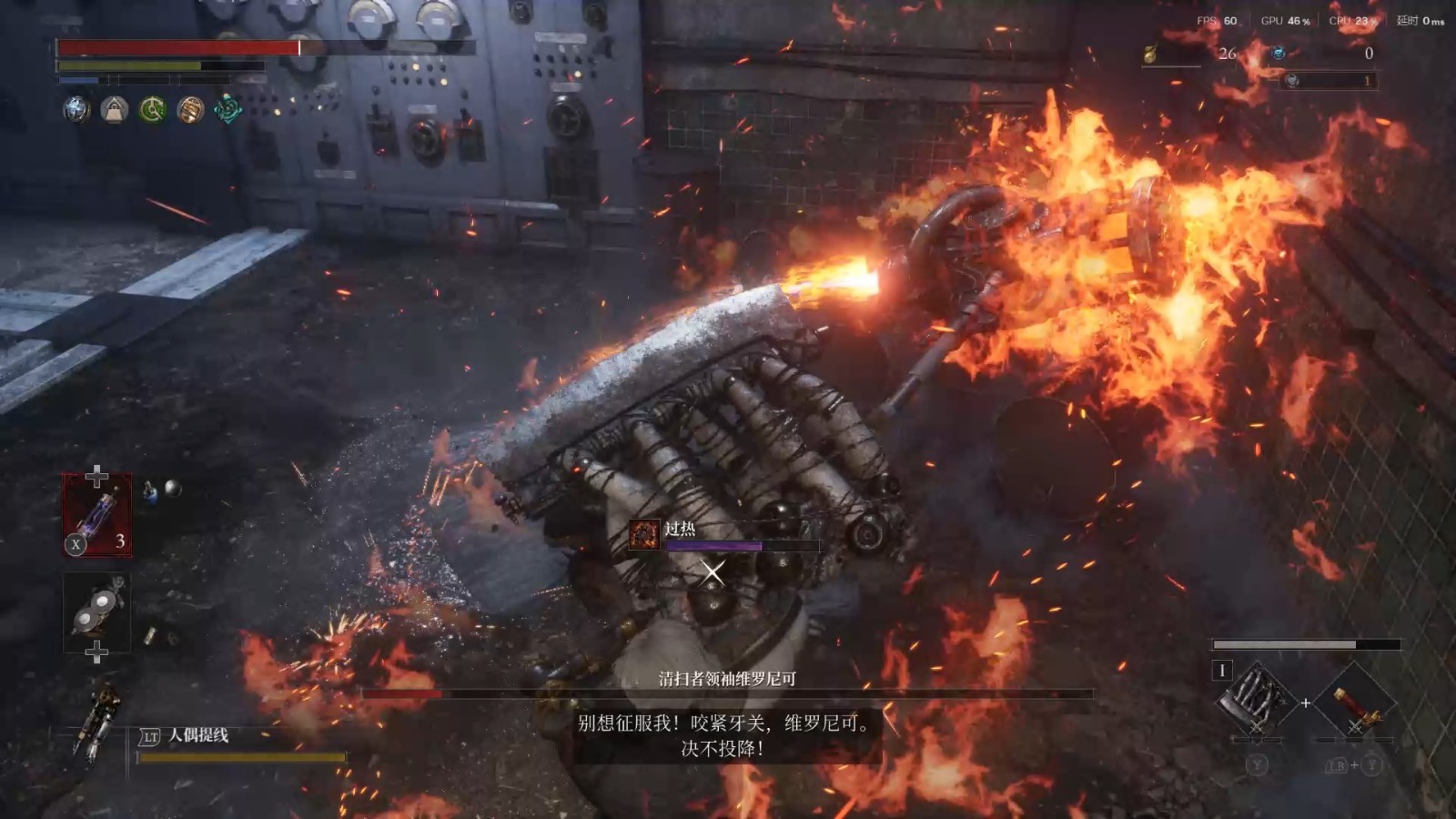Click the silver-blue swirl buff icon

76,110
